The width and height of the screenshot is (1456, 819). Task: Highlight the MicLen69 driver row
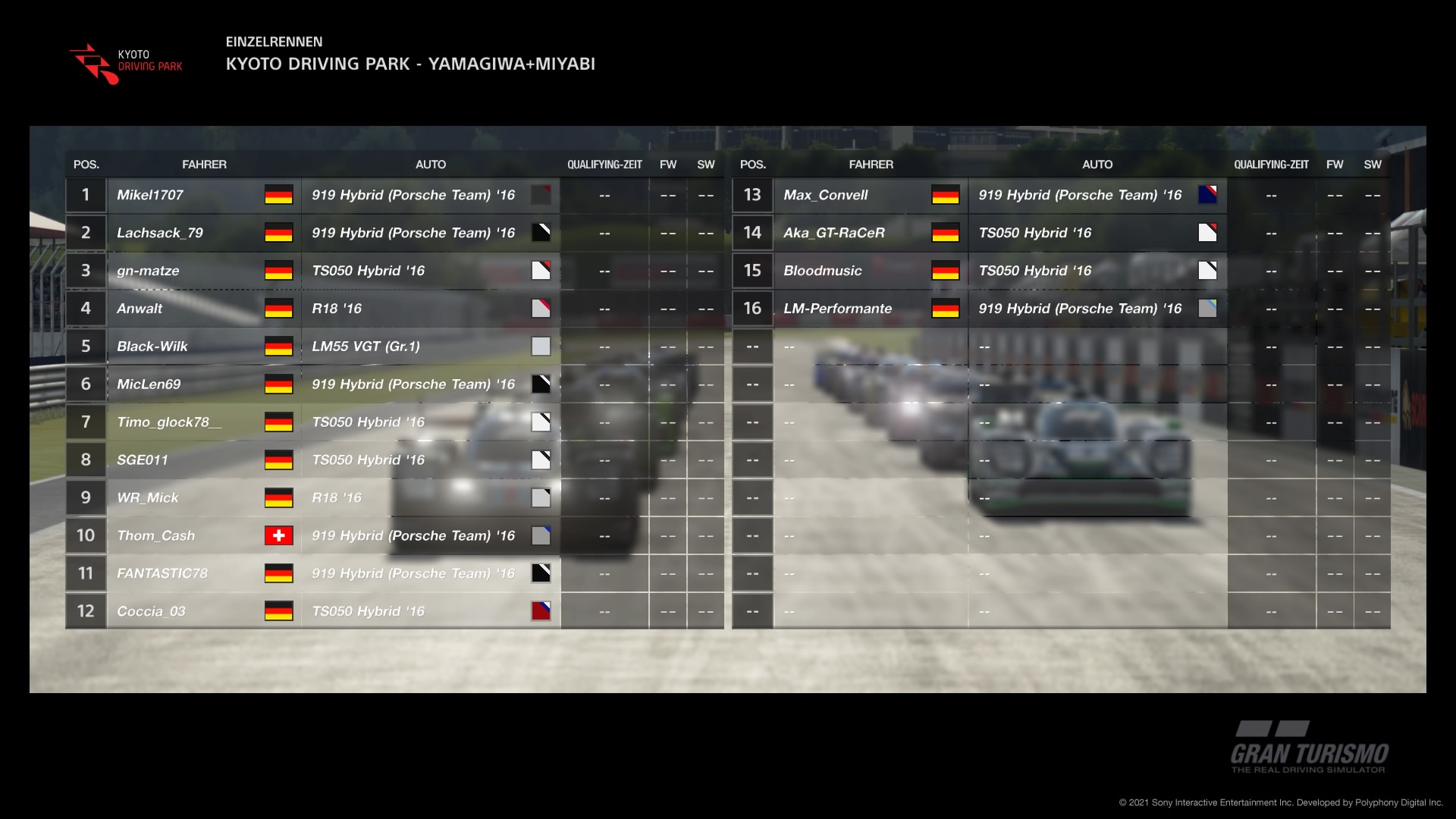click(x=149, y=384)
